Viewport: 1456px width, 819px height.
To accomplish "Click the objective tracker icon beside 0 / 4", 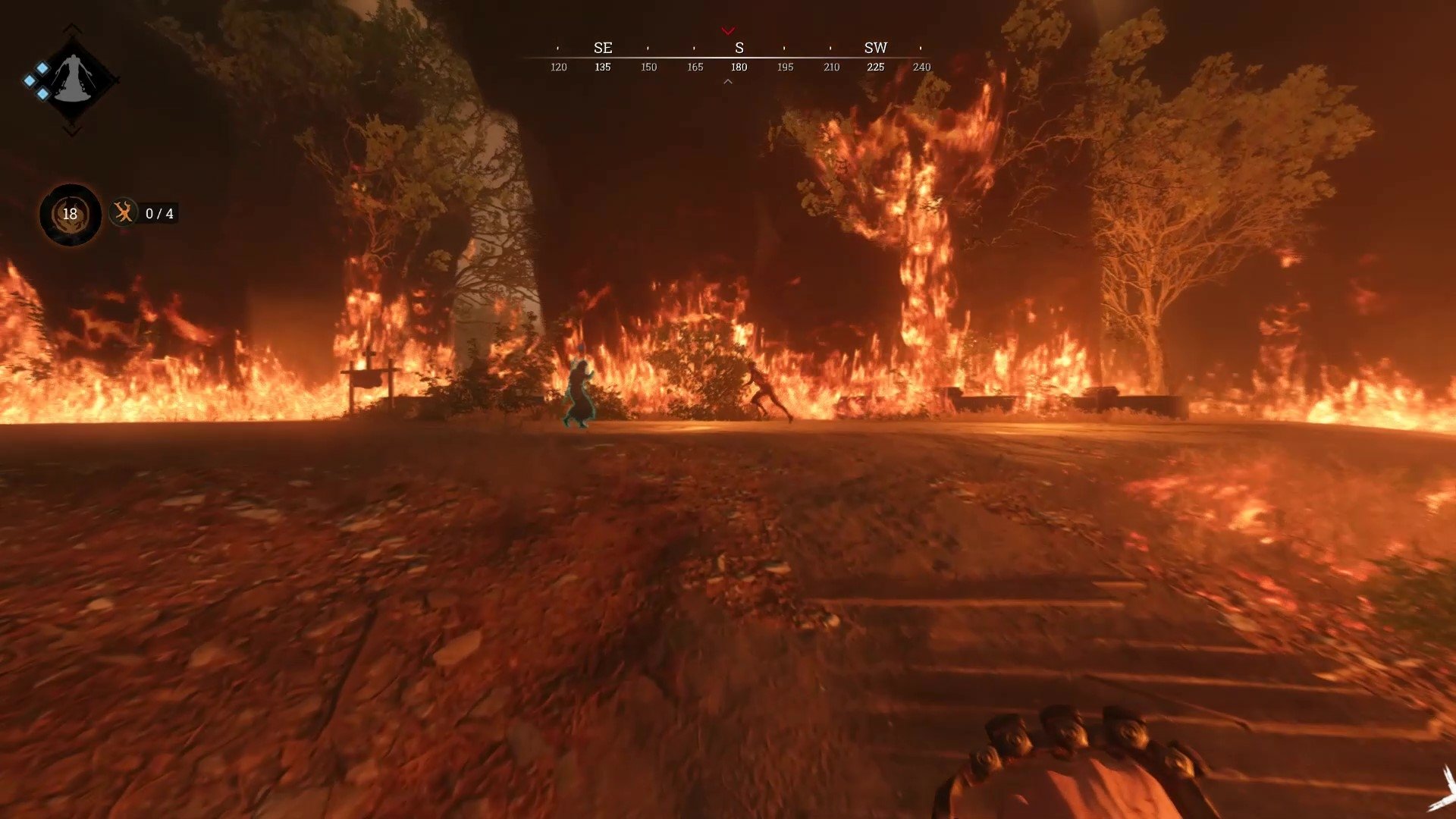I will coord(124,213).
